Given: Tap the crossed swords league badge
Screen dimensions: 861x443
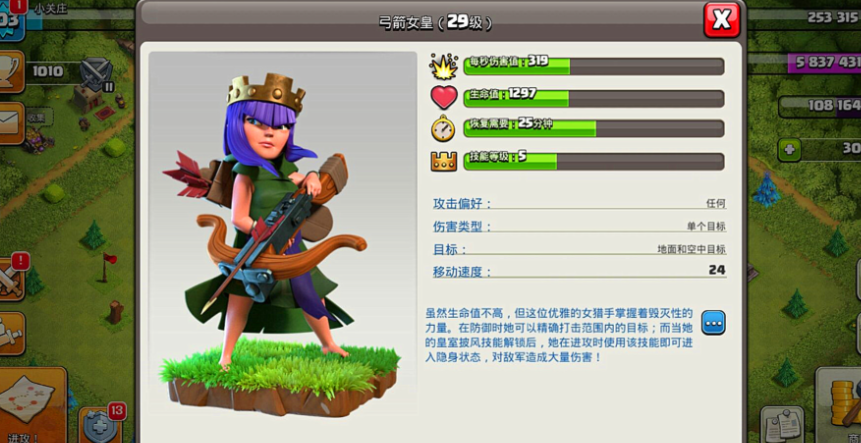Looking at the screenshot, I should (96, 71).
